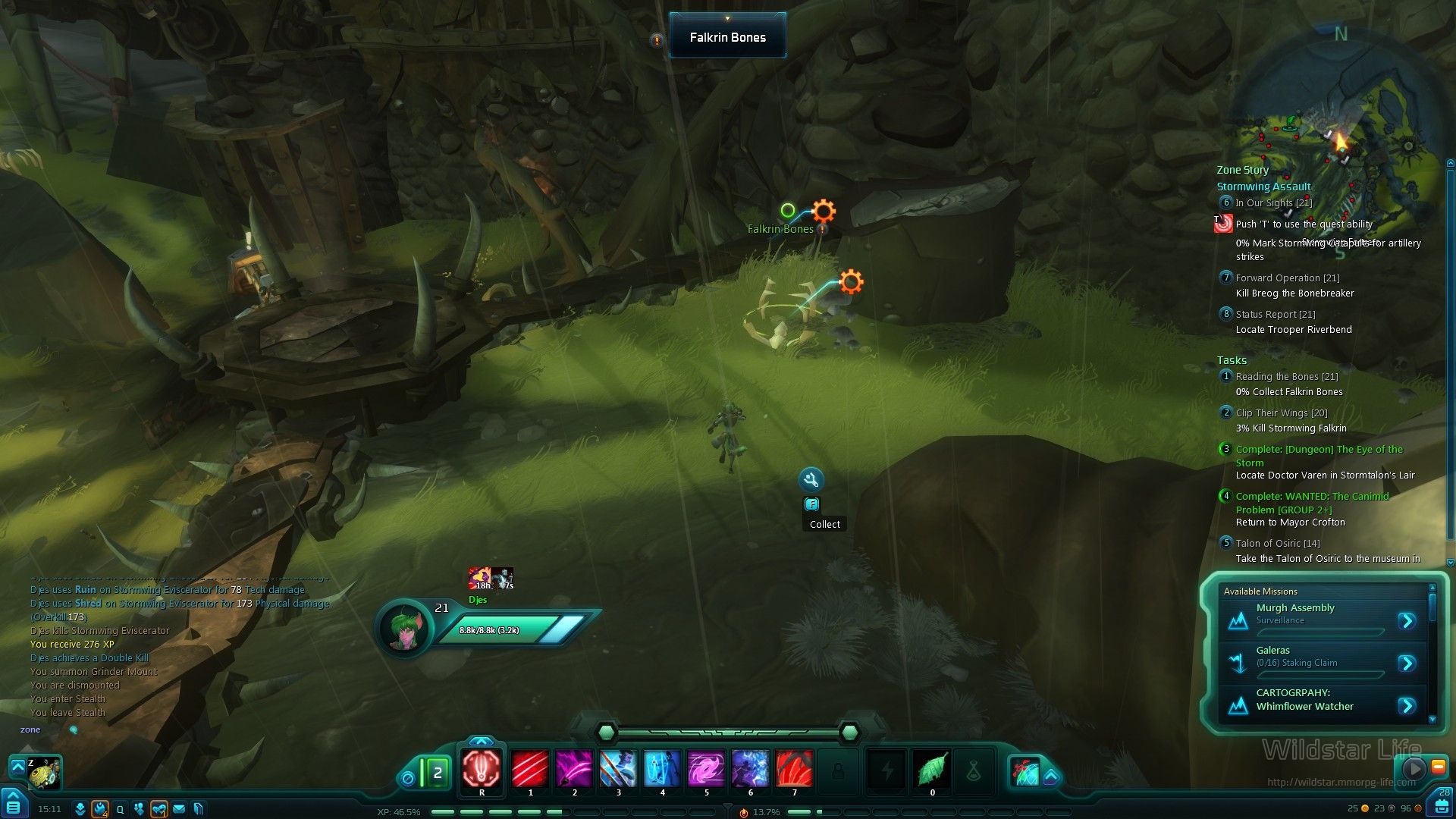The width and height of the screenshot is (1456, 819).
Task: Activate the pink swirl ability in slot 5
Action: pos(706,769)
